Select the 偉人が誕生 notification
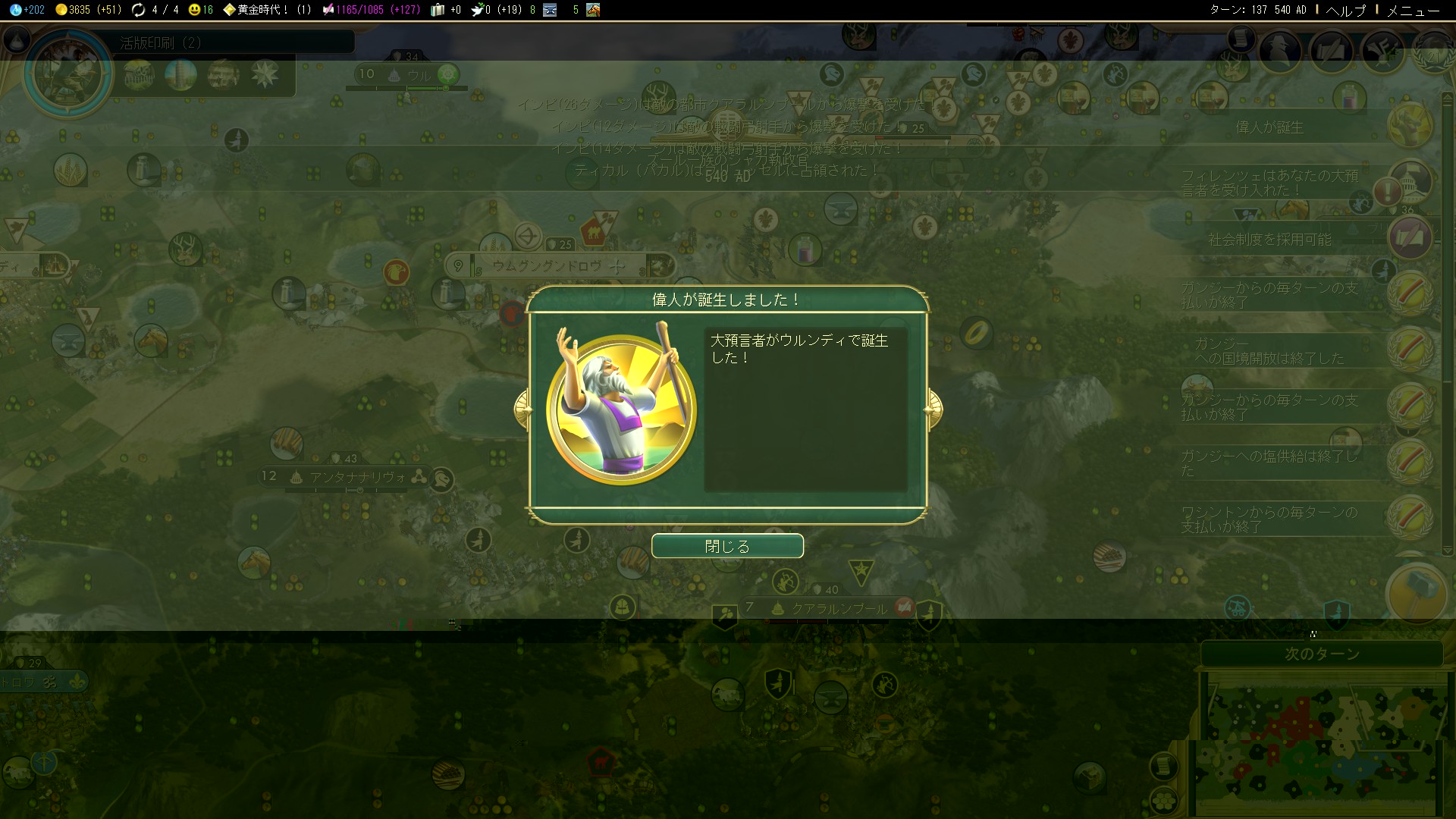 coord(1270,127)
